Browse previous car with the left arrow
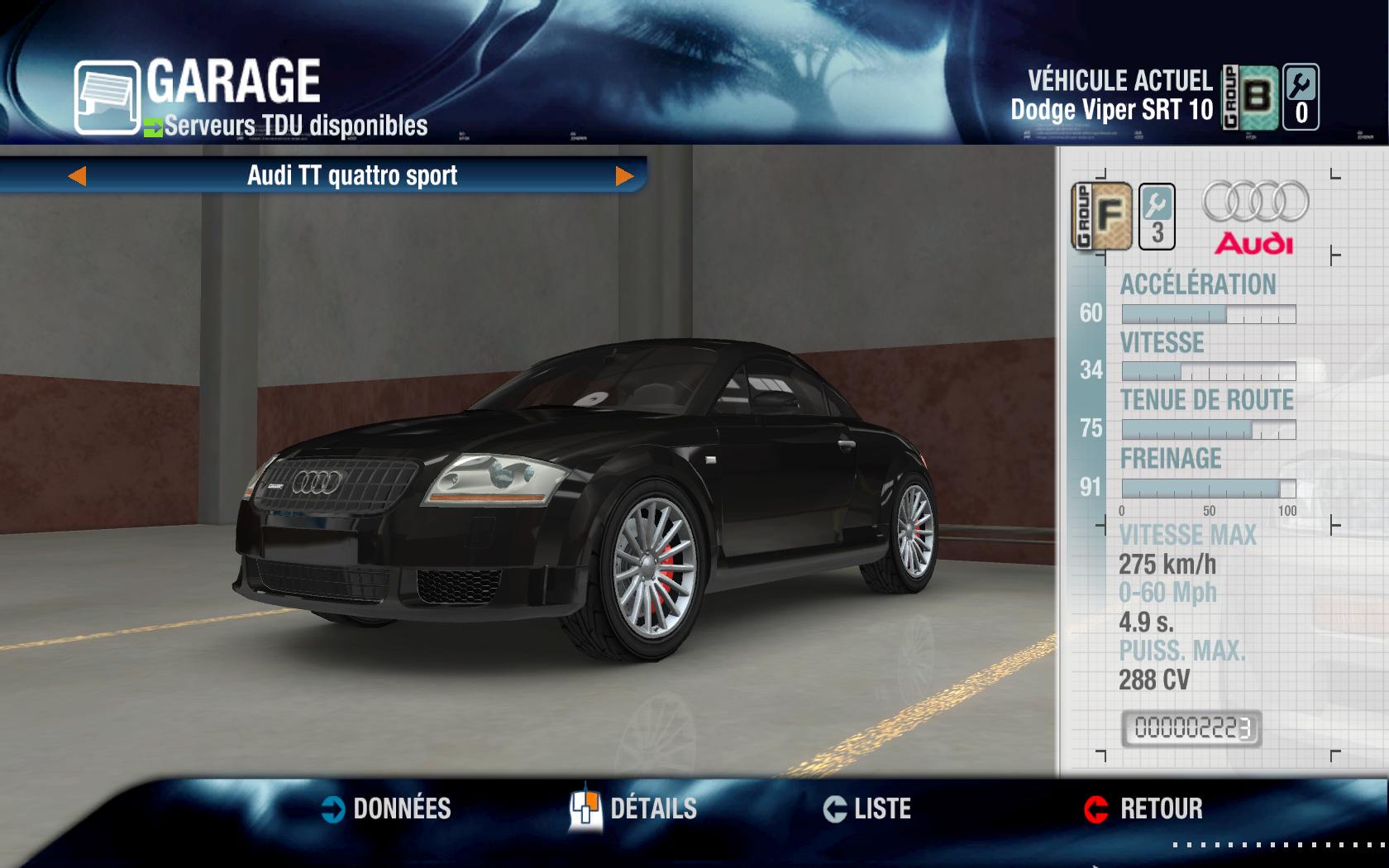The height and width of the screenshot is (868, 1389). [x=79, y=175]
